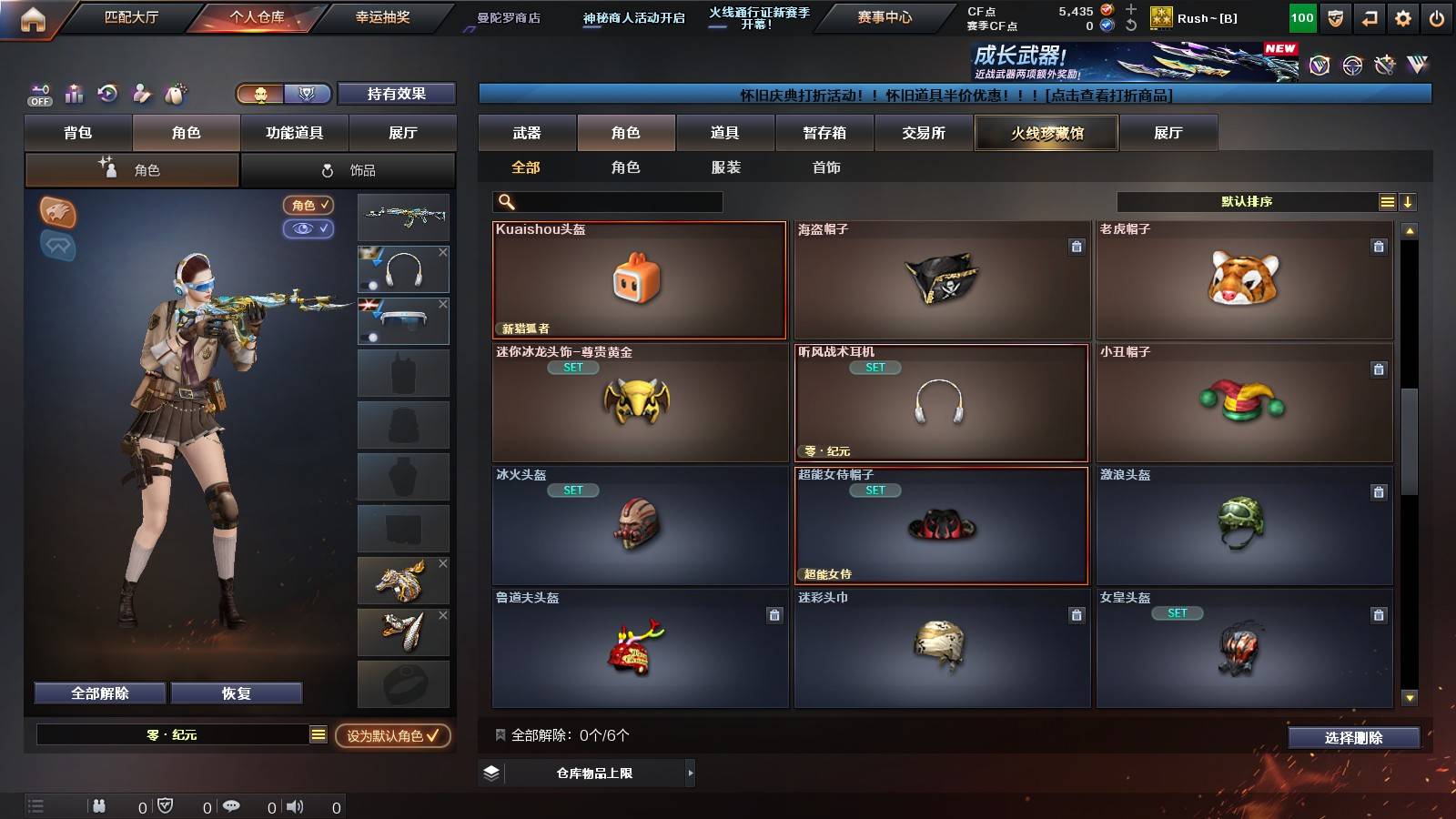Select the dog tag icon in left toolbar
The height and width of the screenshot is (819, 1456).
coord(173,92)
